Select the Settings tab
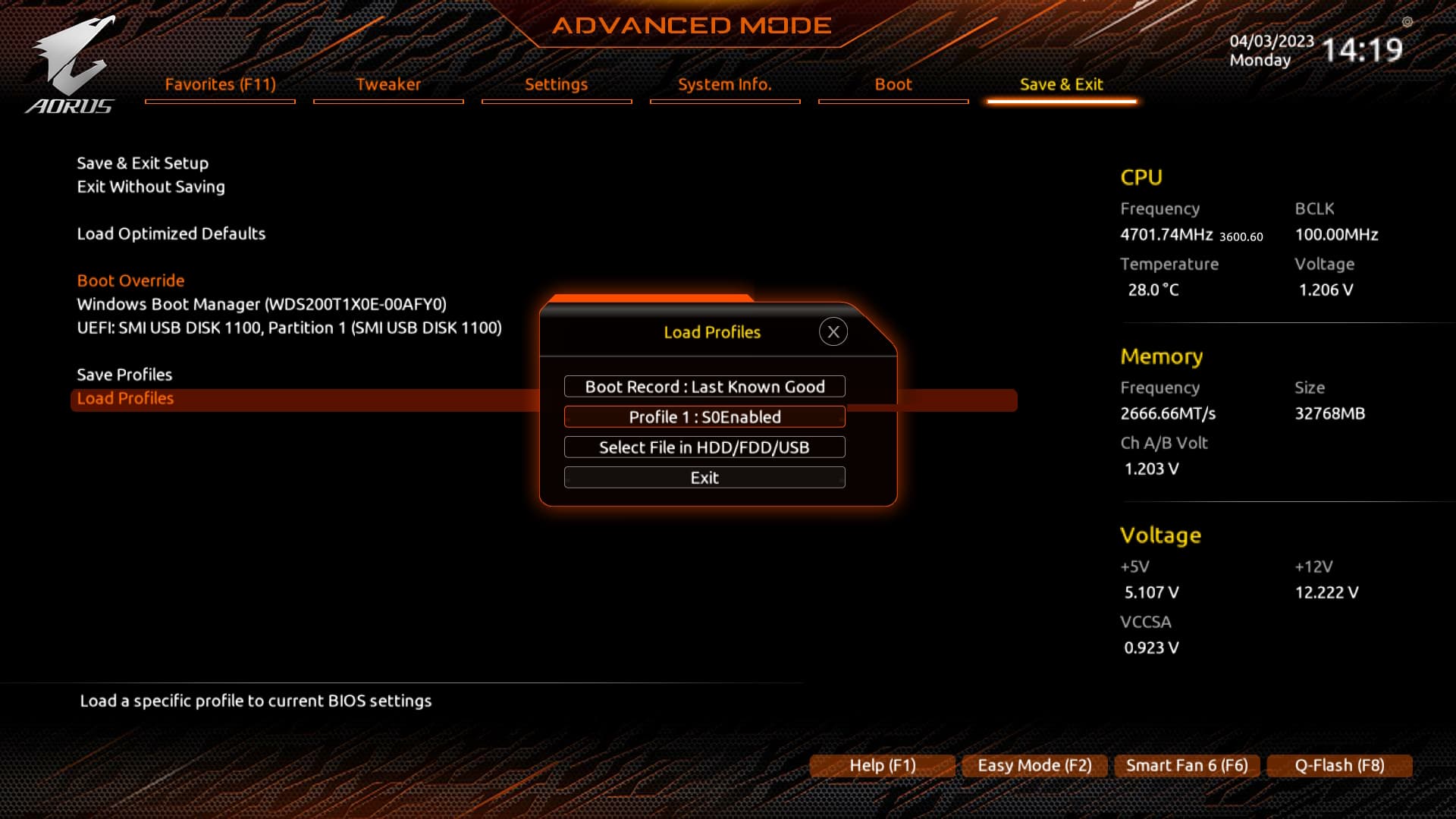Screen dimensions: 1456x819 [x=556, y=84]
